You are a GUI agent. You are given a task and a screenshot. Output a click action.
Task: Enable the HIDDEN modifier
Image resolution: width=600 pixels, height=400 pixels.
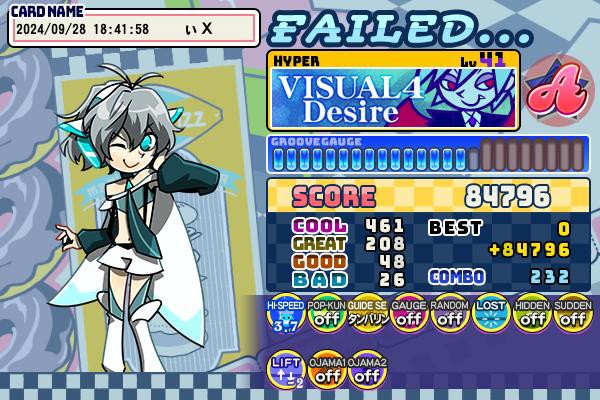(531, 316)
